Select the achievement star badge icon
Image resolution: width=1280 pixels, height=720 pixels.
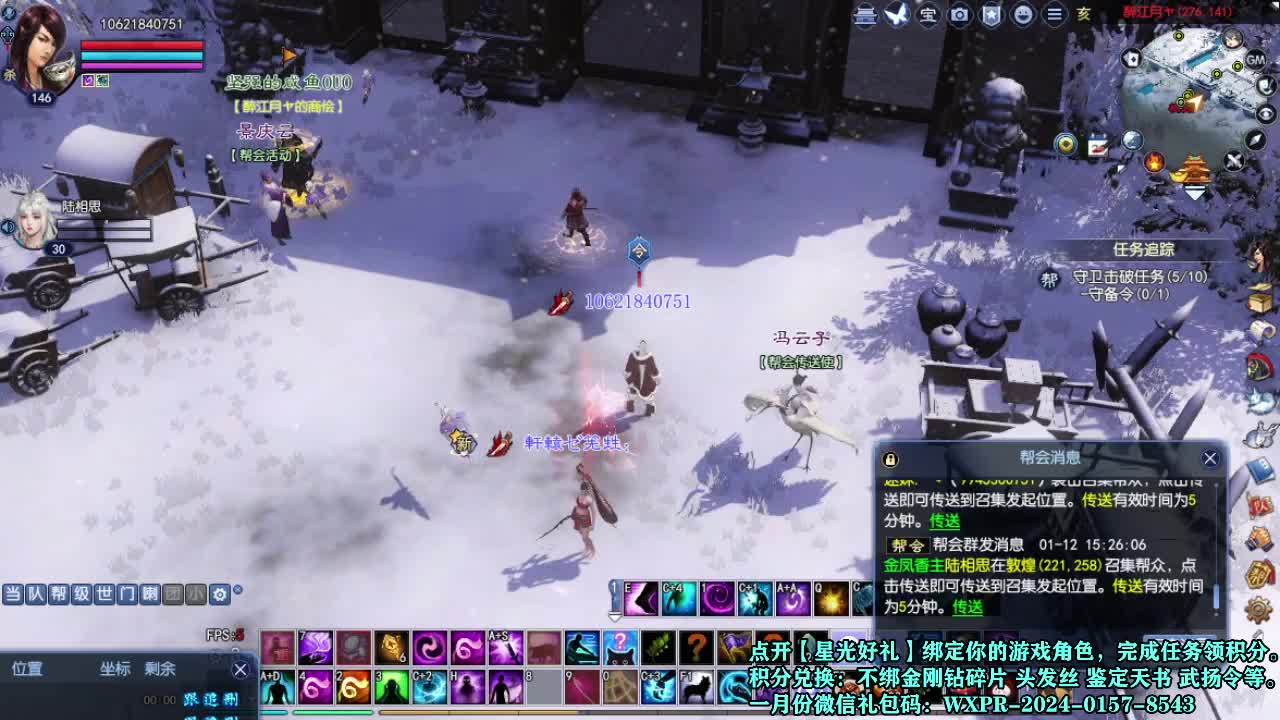[991, 16]
